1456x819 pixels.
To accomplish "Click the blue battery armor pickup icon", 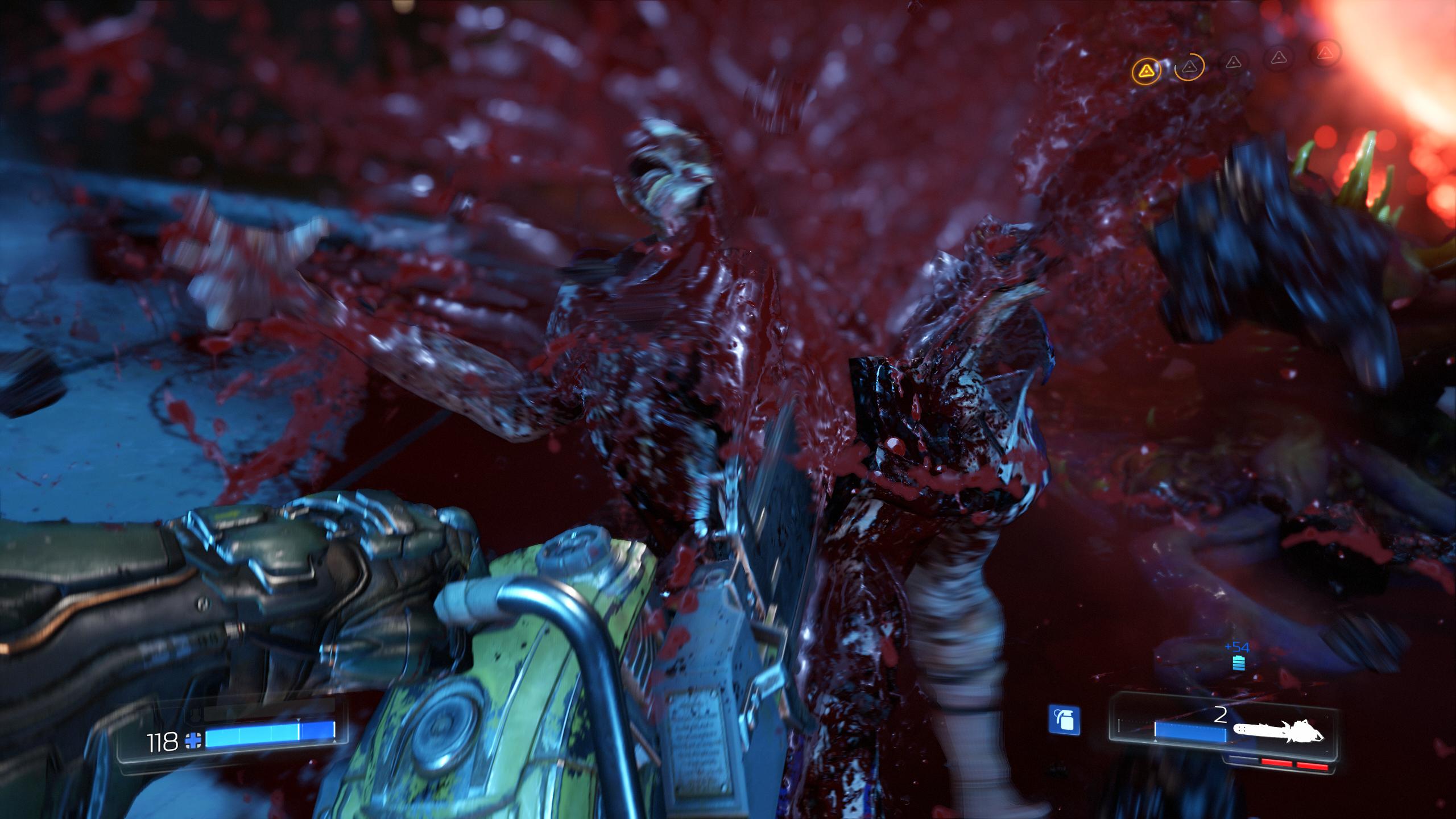I will pos(1238,663).
